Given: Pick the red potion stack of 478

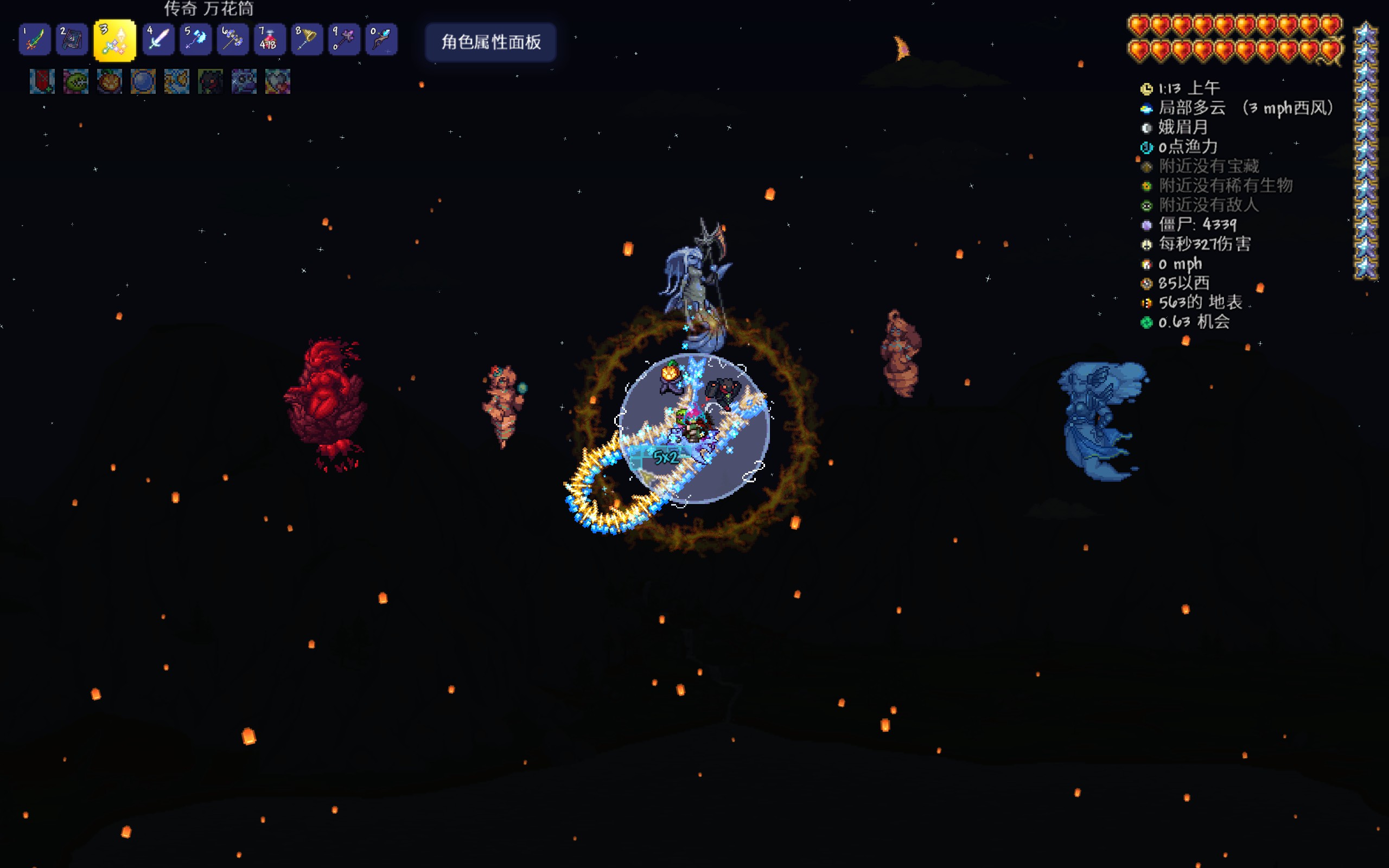Looking at the screenshot, I should (270, 40).
